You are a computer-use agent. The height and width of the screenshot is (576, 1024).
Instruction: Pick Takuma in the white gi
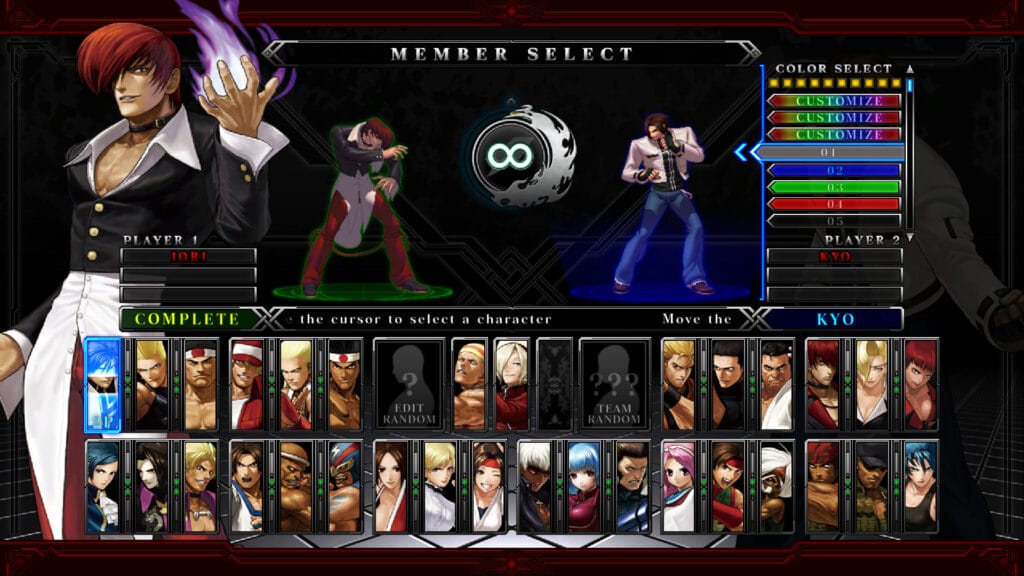pyautogui.click(x=776, y=384)
